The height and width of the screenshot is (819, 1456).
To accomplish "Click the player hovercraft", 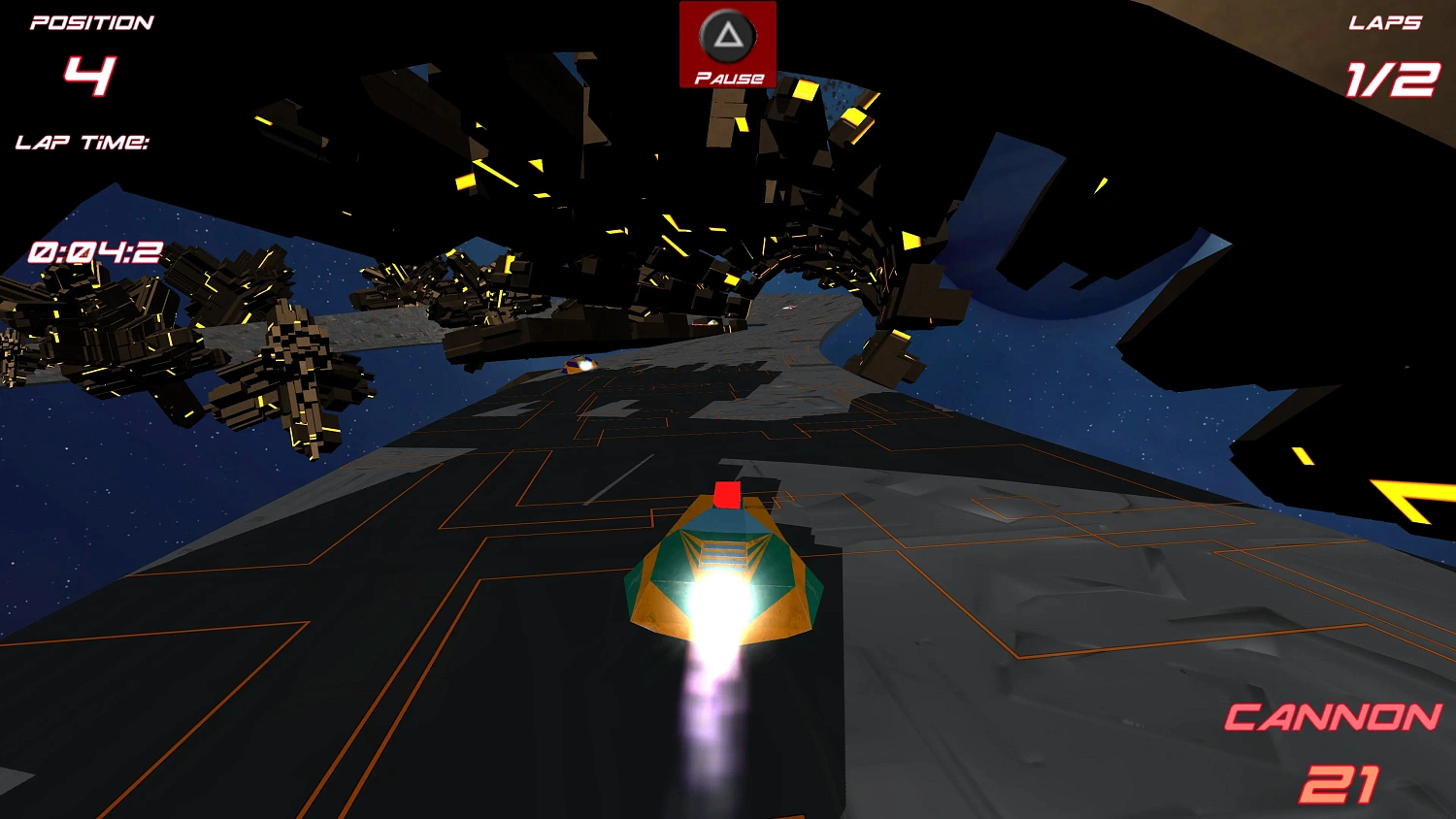I will (x=723, y=573).
